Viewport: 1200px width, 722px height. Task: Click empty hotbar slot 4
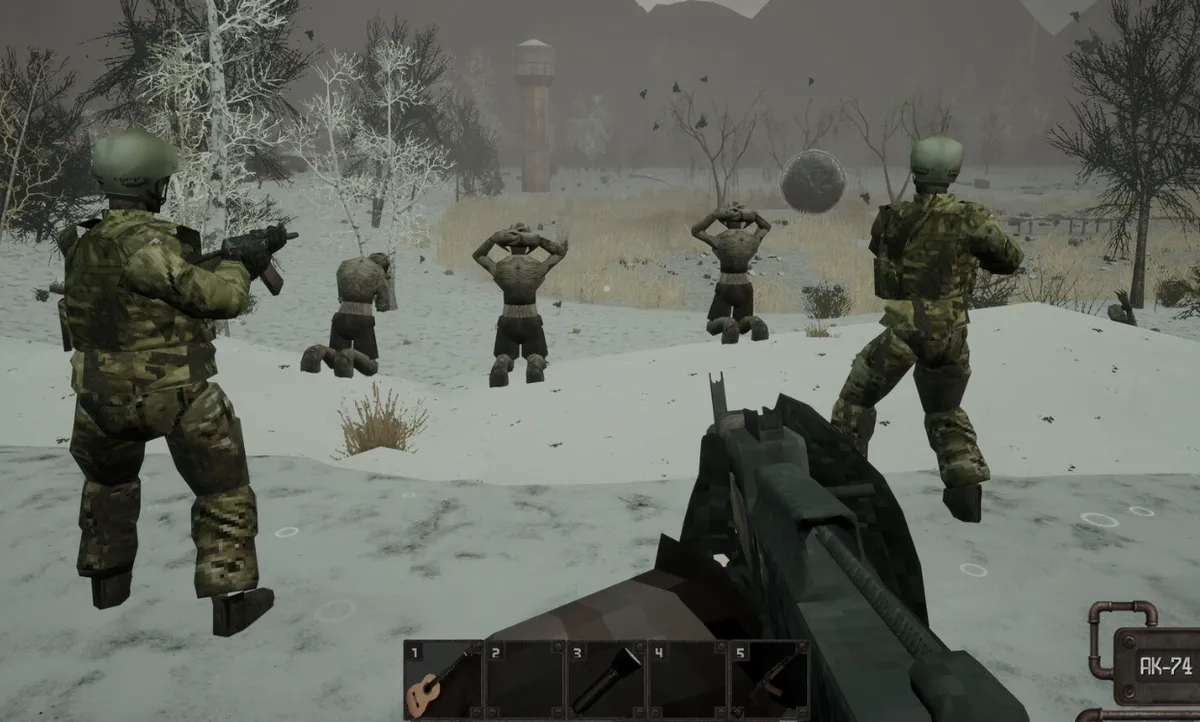[688, 679]
